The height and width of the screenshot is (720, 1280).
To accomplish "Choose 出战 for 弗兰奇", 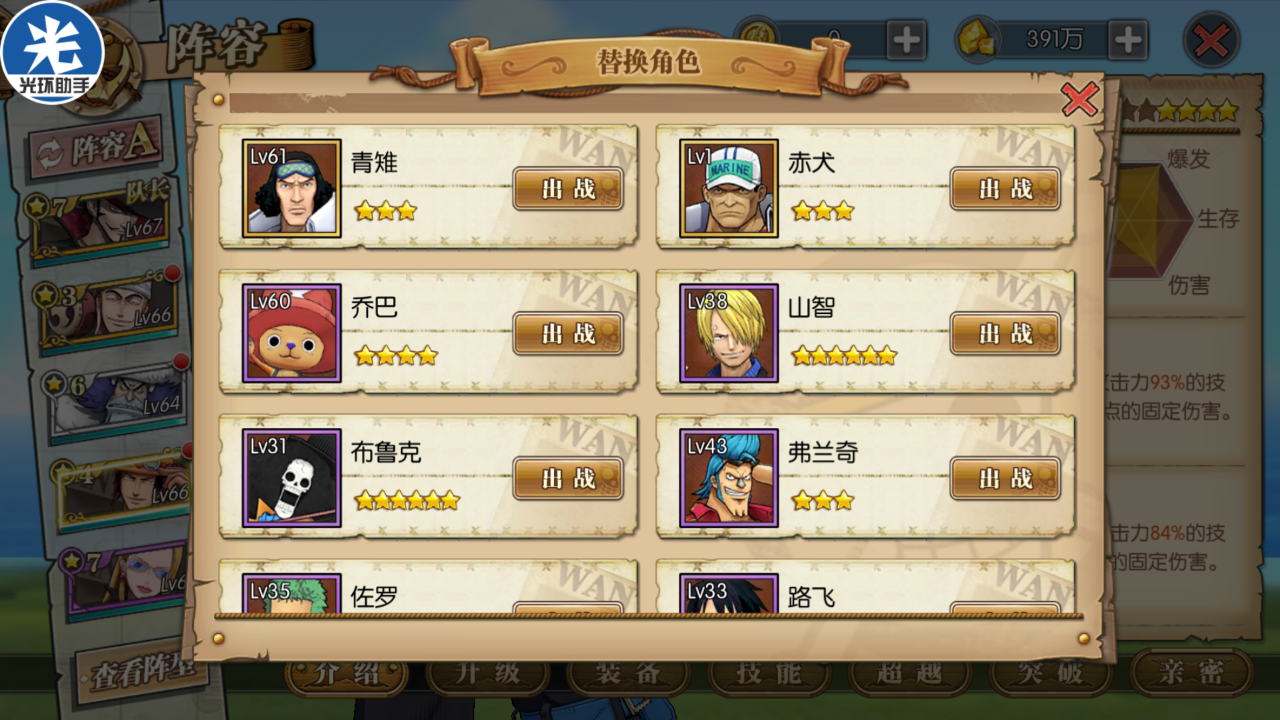I will click(1005, 478).
